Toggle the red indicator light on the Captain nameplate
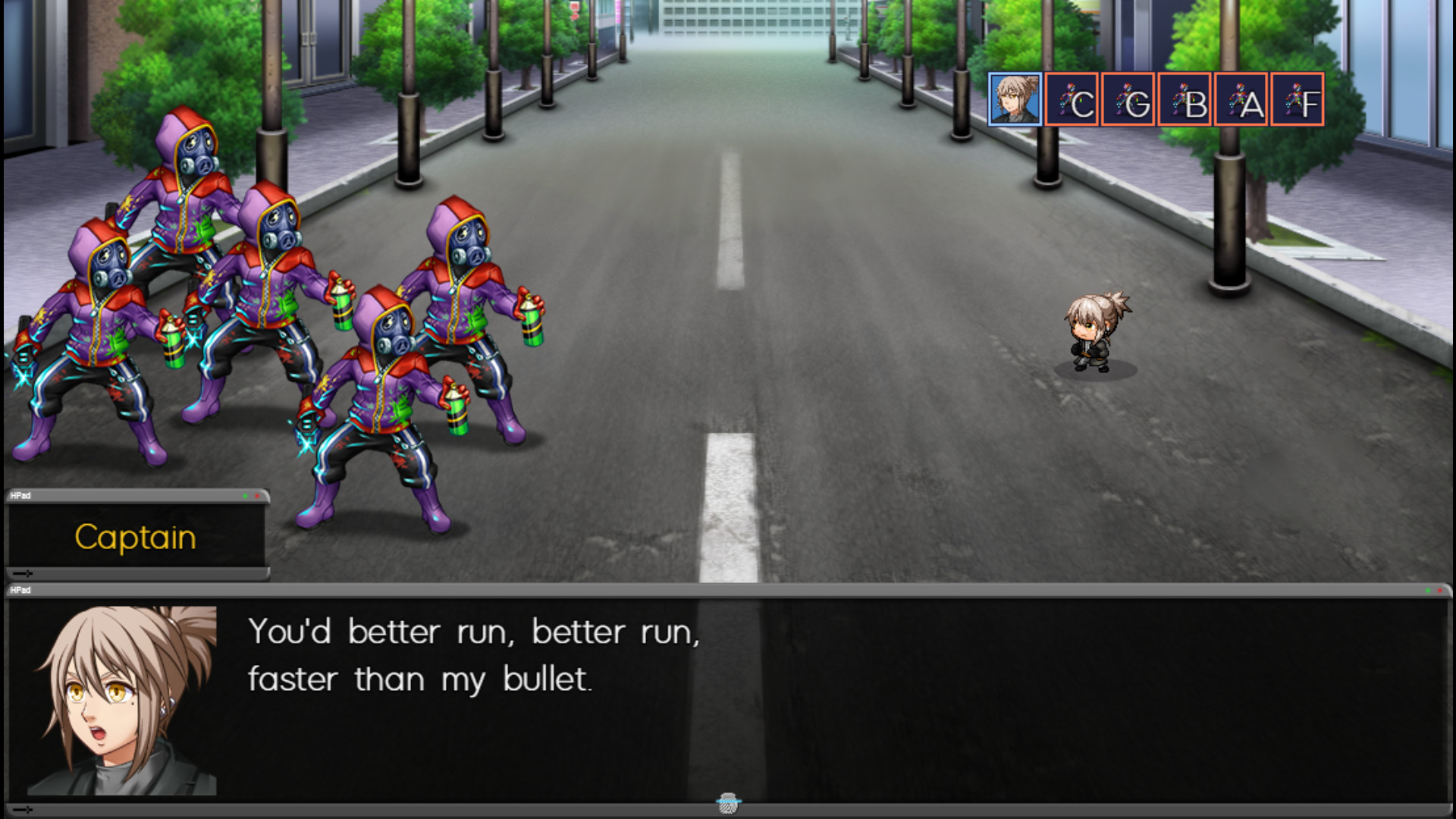Viewport: 1456px width, 819px height. click(258, 496)
